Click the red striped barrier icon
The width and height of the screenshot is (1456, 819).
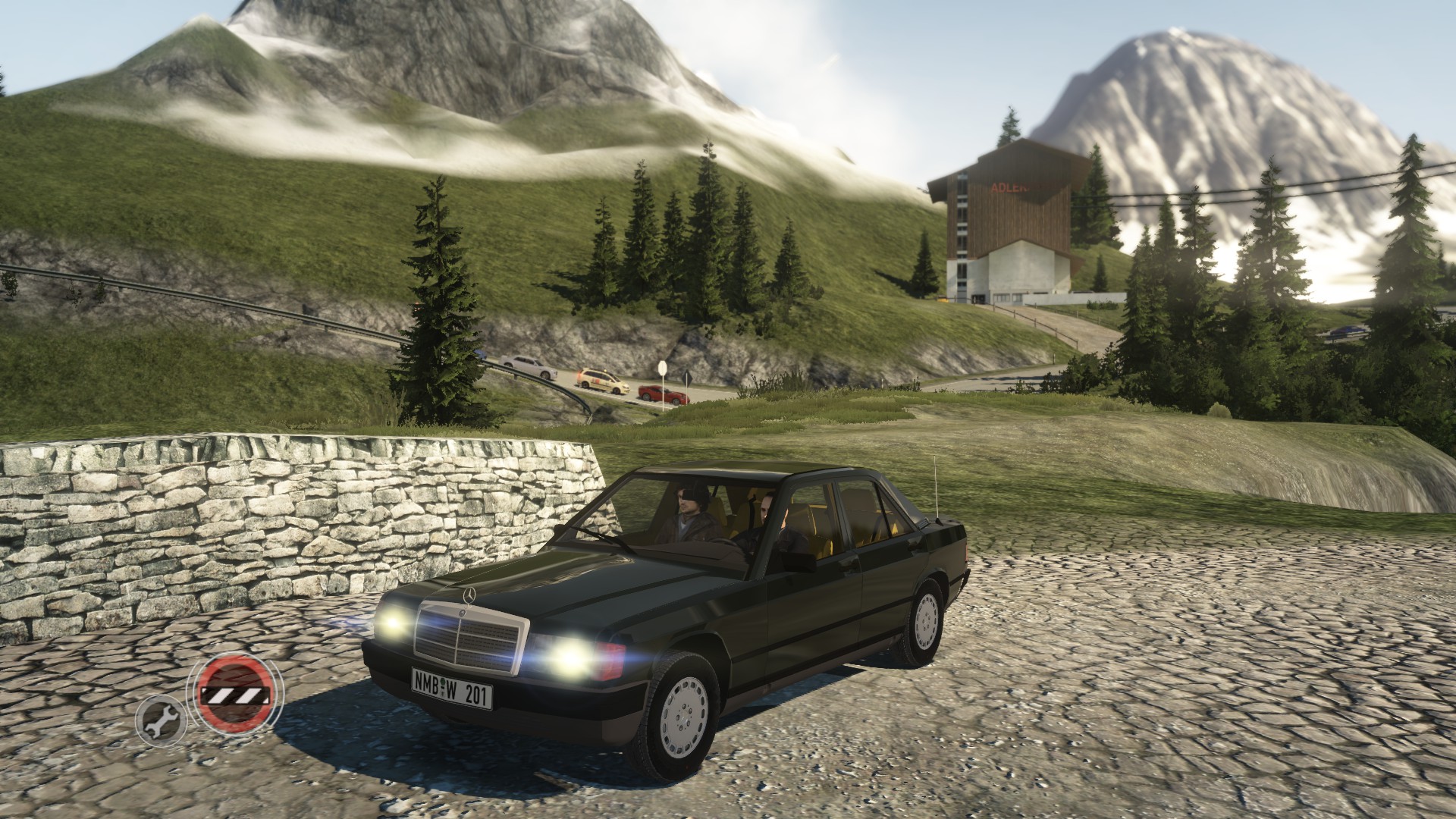pyautogui.click(x=234, y=695)
